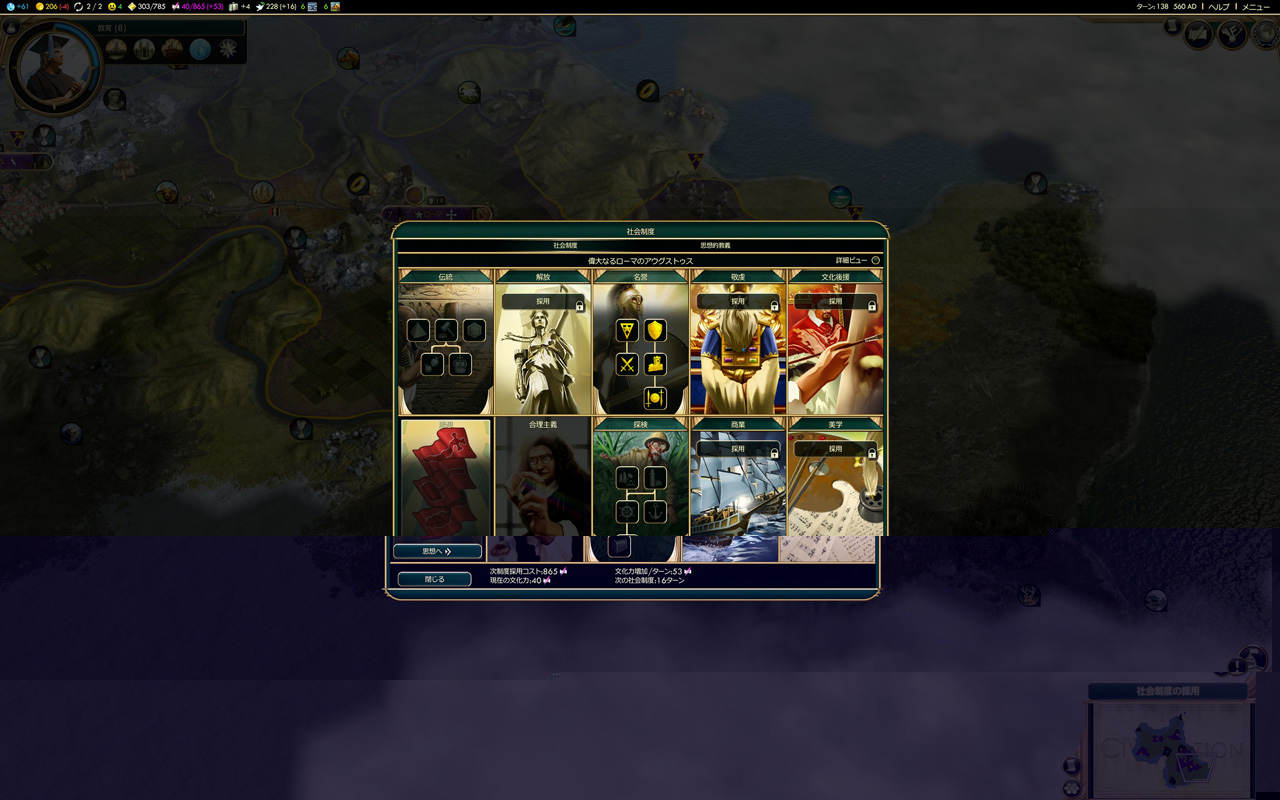Image resolution: width=1280 pixels, height=800 pixels.
Task: Choose the crossed swords Honor policy
Action: coord(627,364)
